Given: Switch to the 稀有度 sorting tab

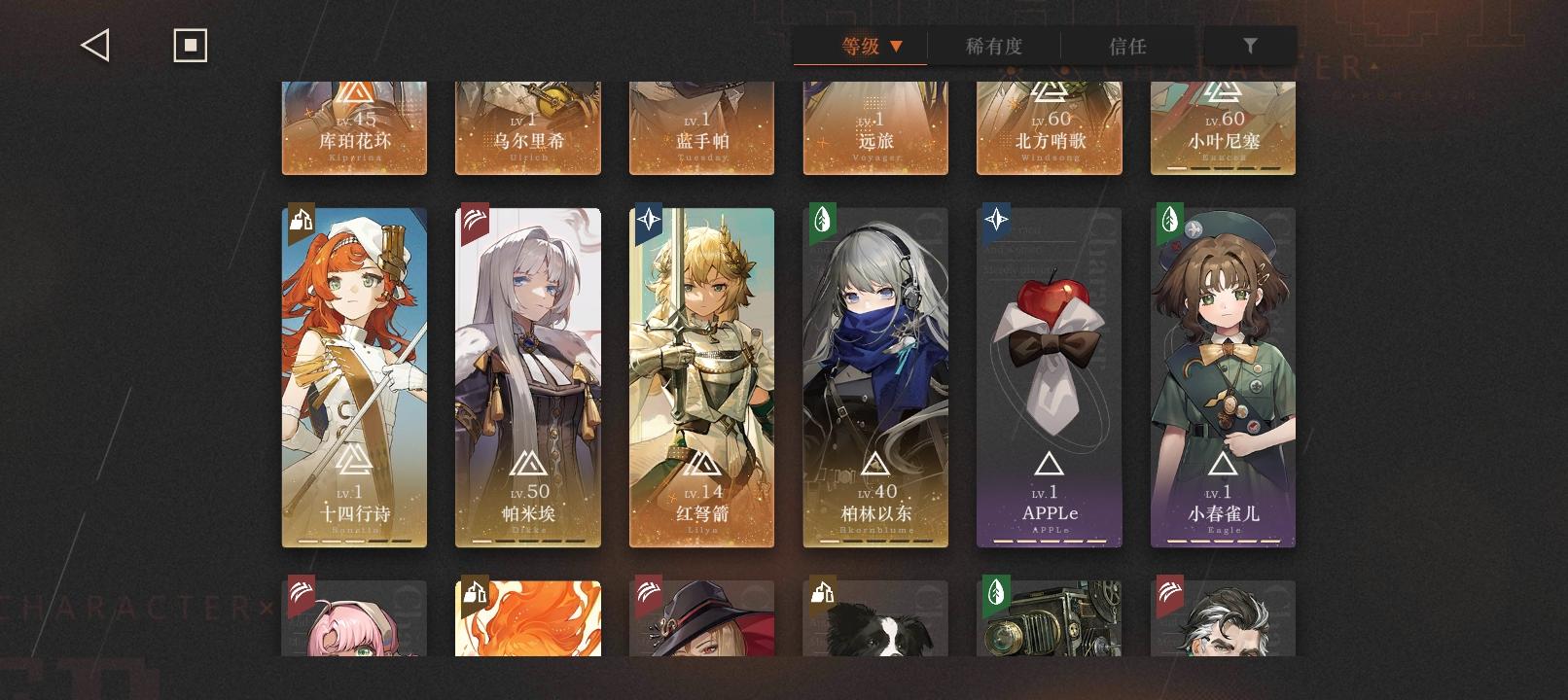Looking at the screenshot, I should [991, 45].
